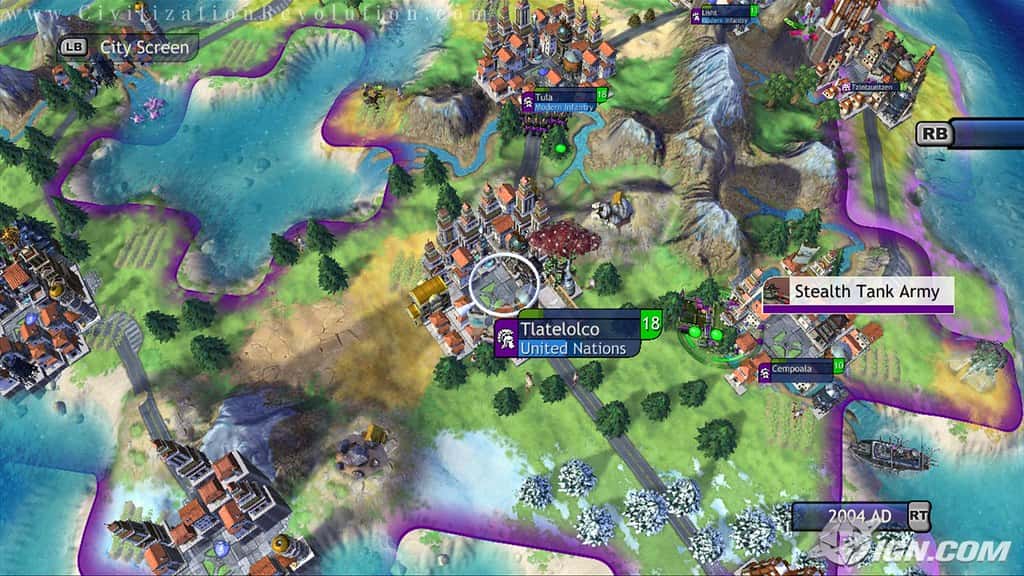Select the Stealth Tank Army unit label
This screenshot has height=576, width=1024.
point(858,292)
